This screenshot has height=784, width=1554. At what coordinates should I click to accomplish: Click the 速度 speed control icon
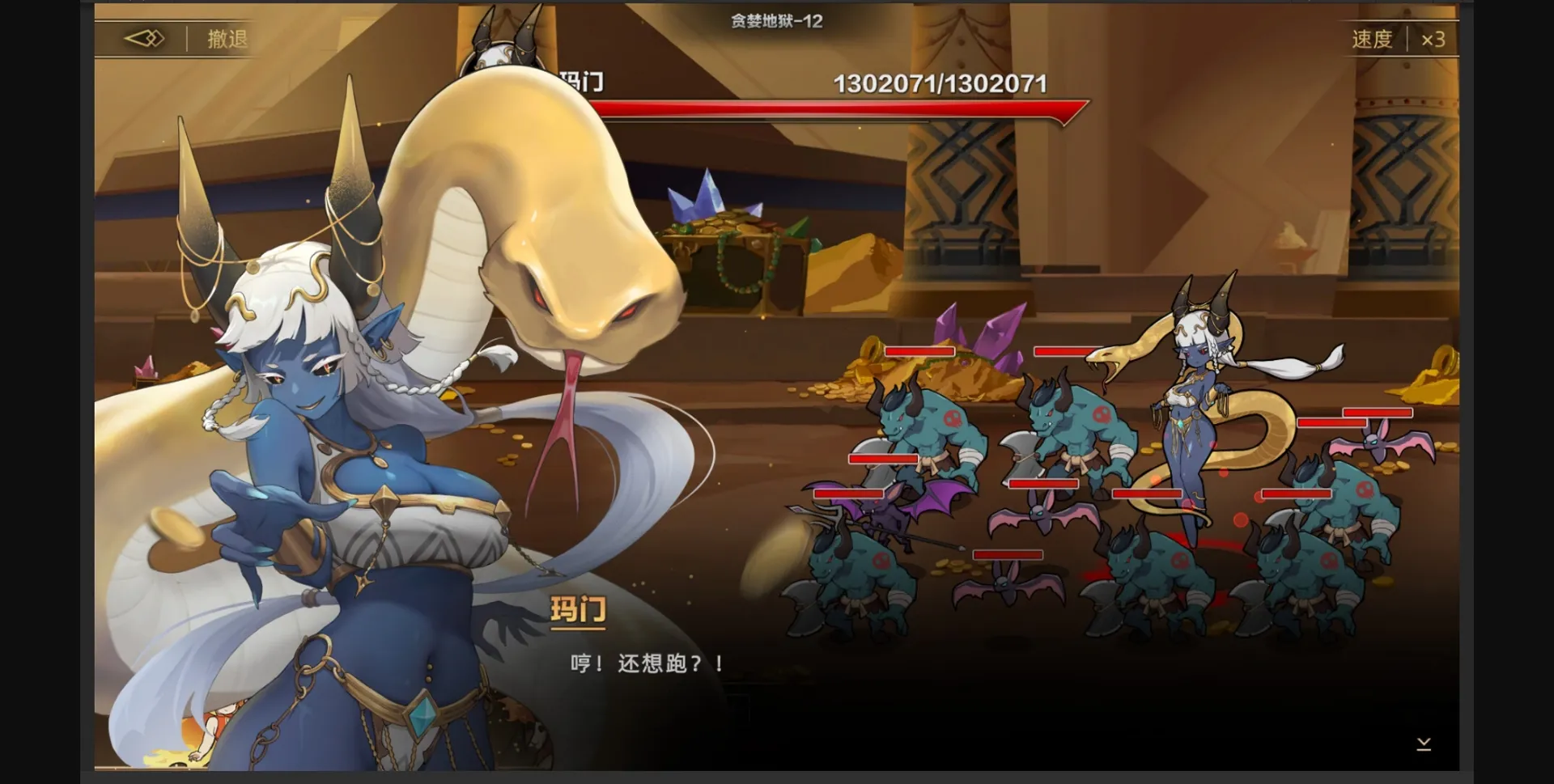coord(1370,37)
